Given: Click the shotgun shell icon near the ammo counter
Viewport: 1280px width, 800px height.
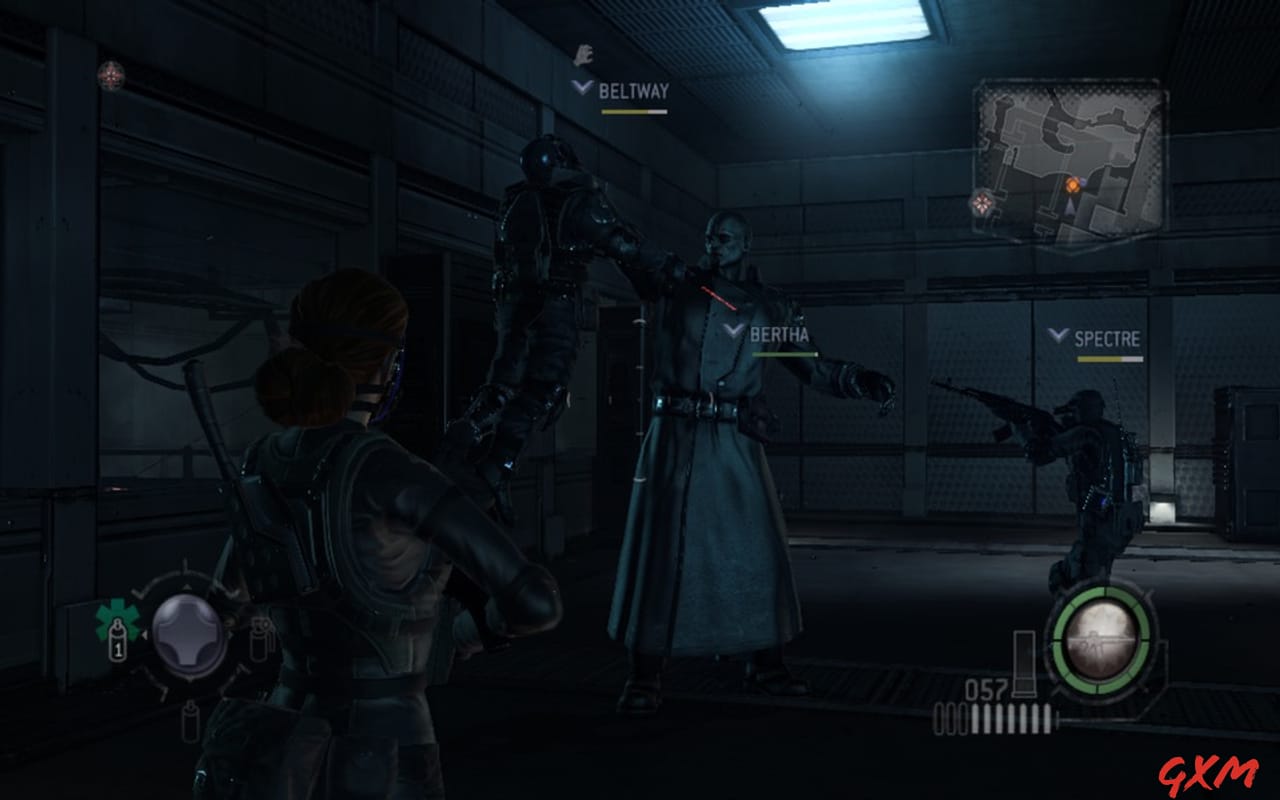Looking at the screenshot, I should [1025, 670].
